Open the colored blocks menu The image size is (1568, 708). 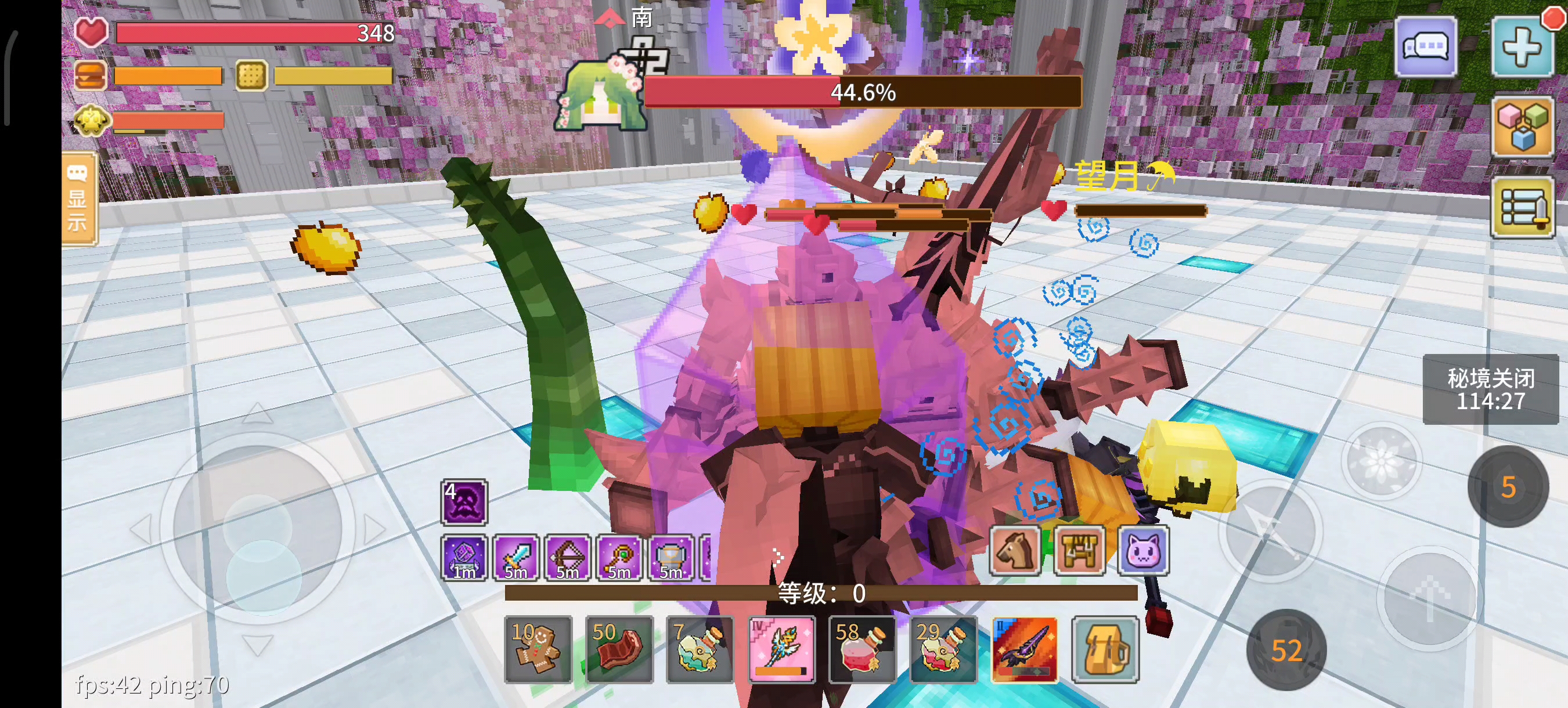[x=1522, y=127]
